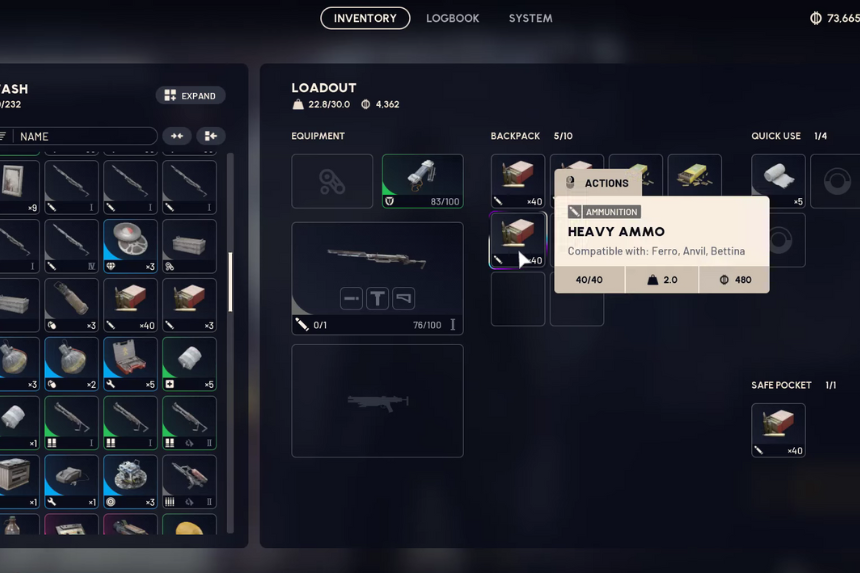The height and width of the screenshot is (573, 860).
Task: Click the empty augment slot in Equipment
Action: [x=332, y=181]
